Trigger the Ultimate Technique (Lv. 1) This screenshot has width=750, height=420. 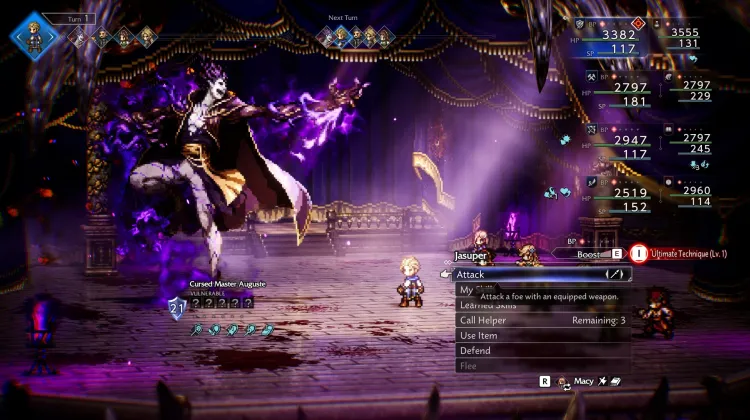690,255
